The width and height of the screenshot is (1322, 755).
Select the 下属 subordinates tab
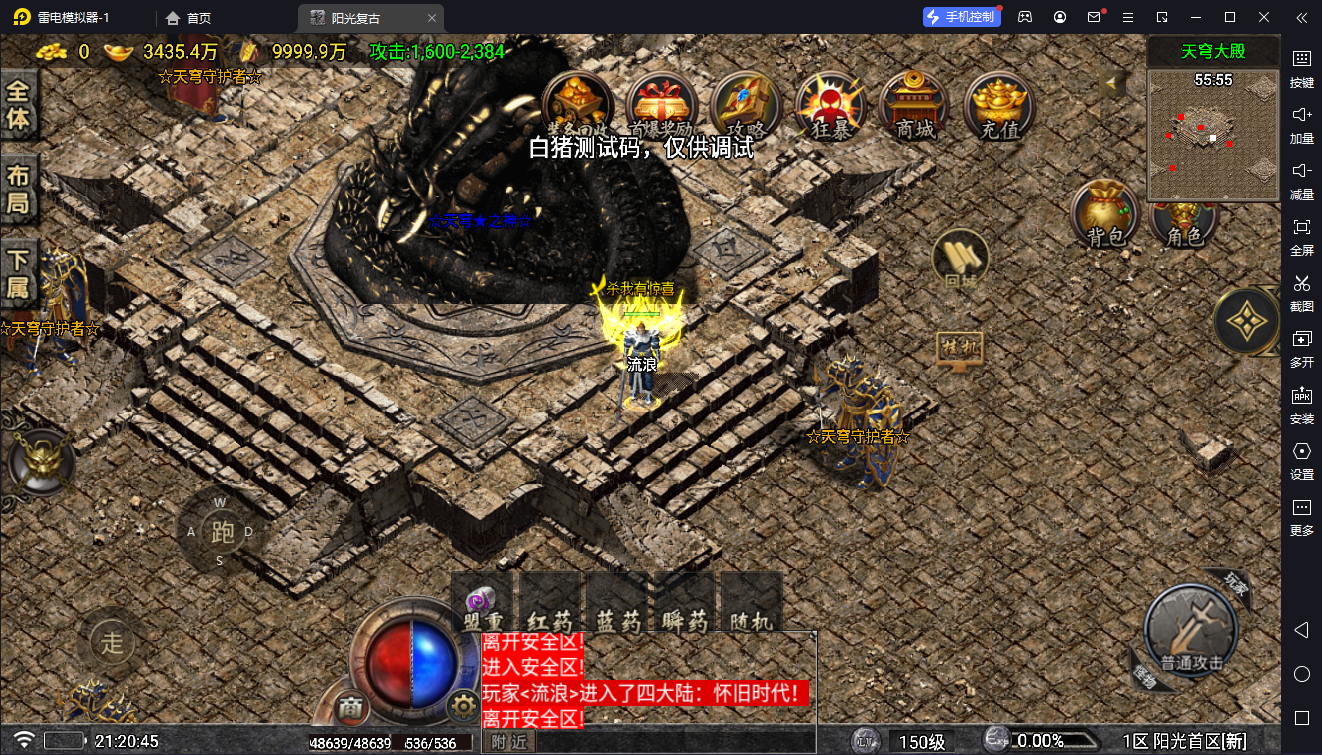19,275
